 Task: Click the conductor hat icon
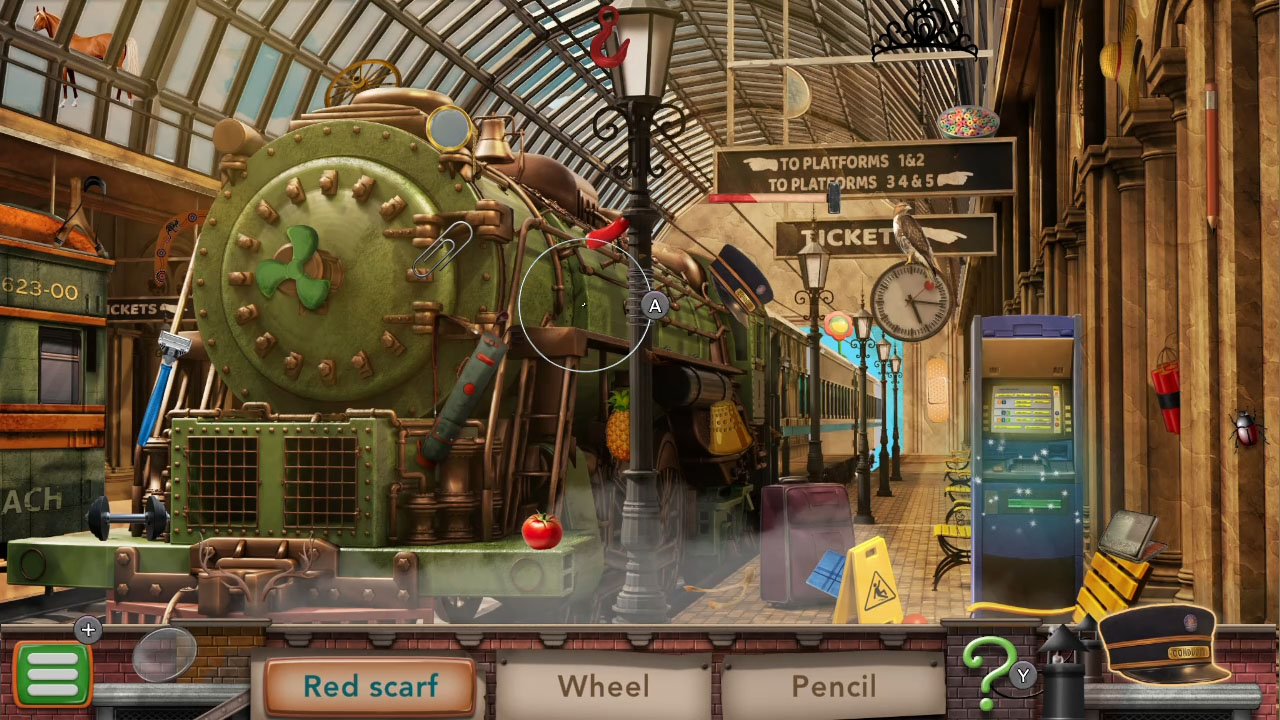(x=1165, y=645)
